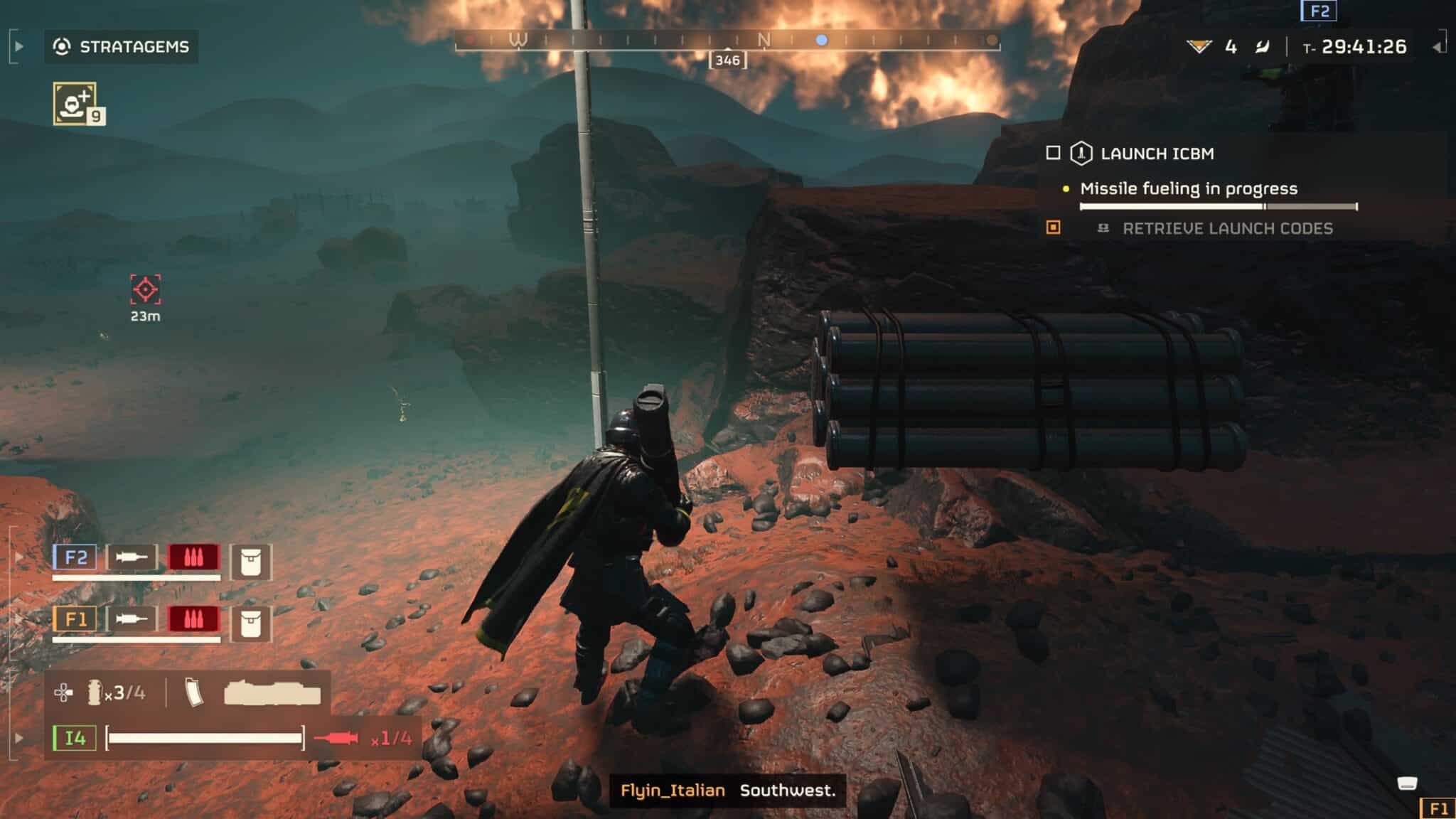Click the stim syringe icon on teammate F2's bar

click(x=132, y=557)
